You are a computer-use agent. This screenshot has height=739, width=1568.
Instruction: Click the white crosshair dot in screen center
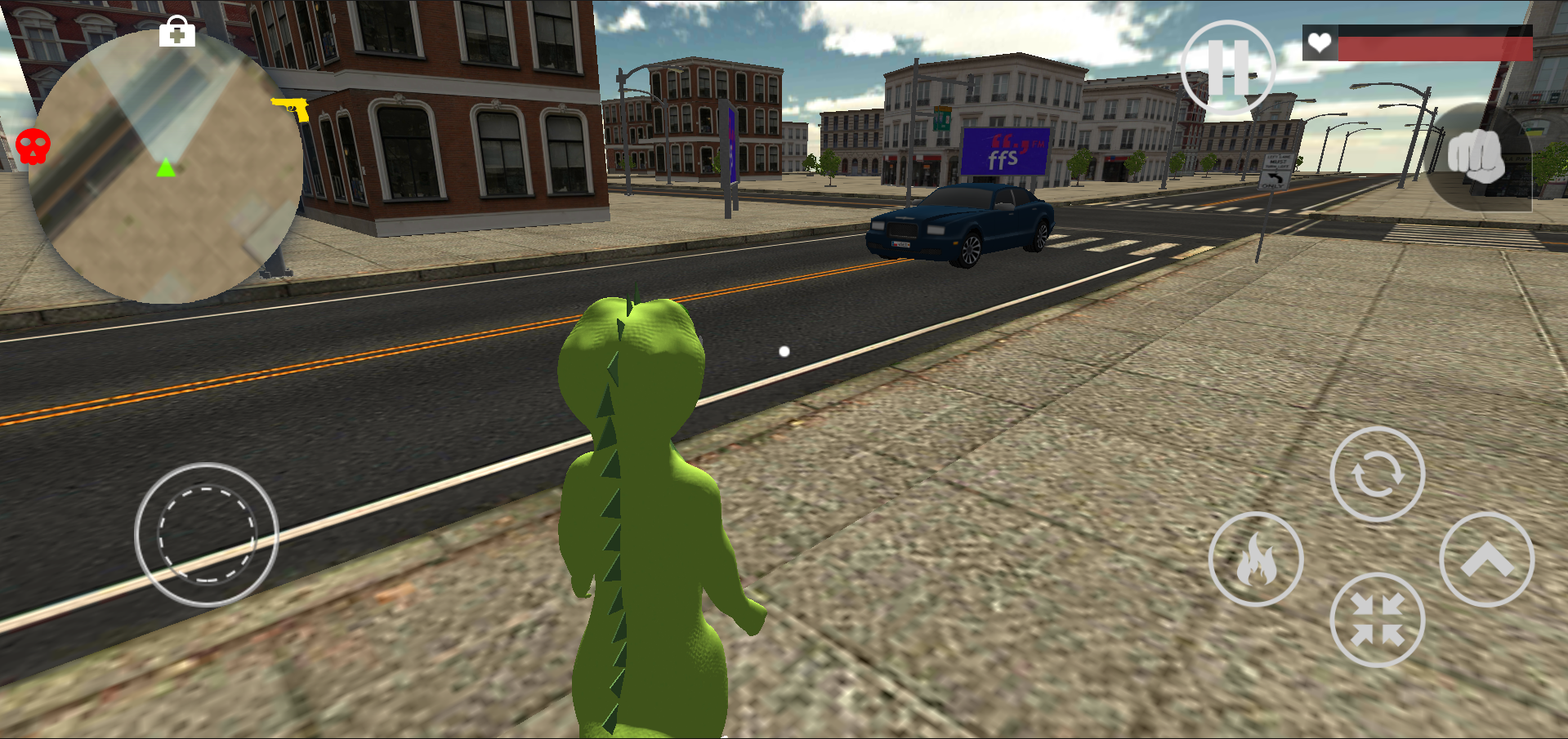pyautogui.click(x=784, y=352)
